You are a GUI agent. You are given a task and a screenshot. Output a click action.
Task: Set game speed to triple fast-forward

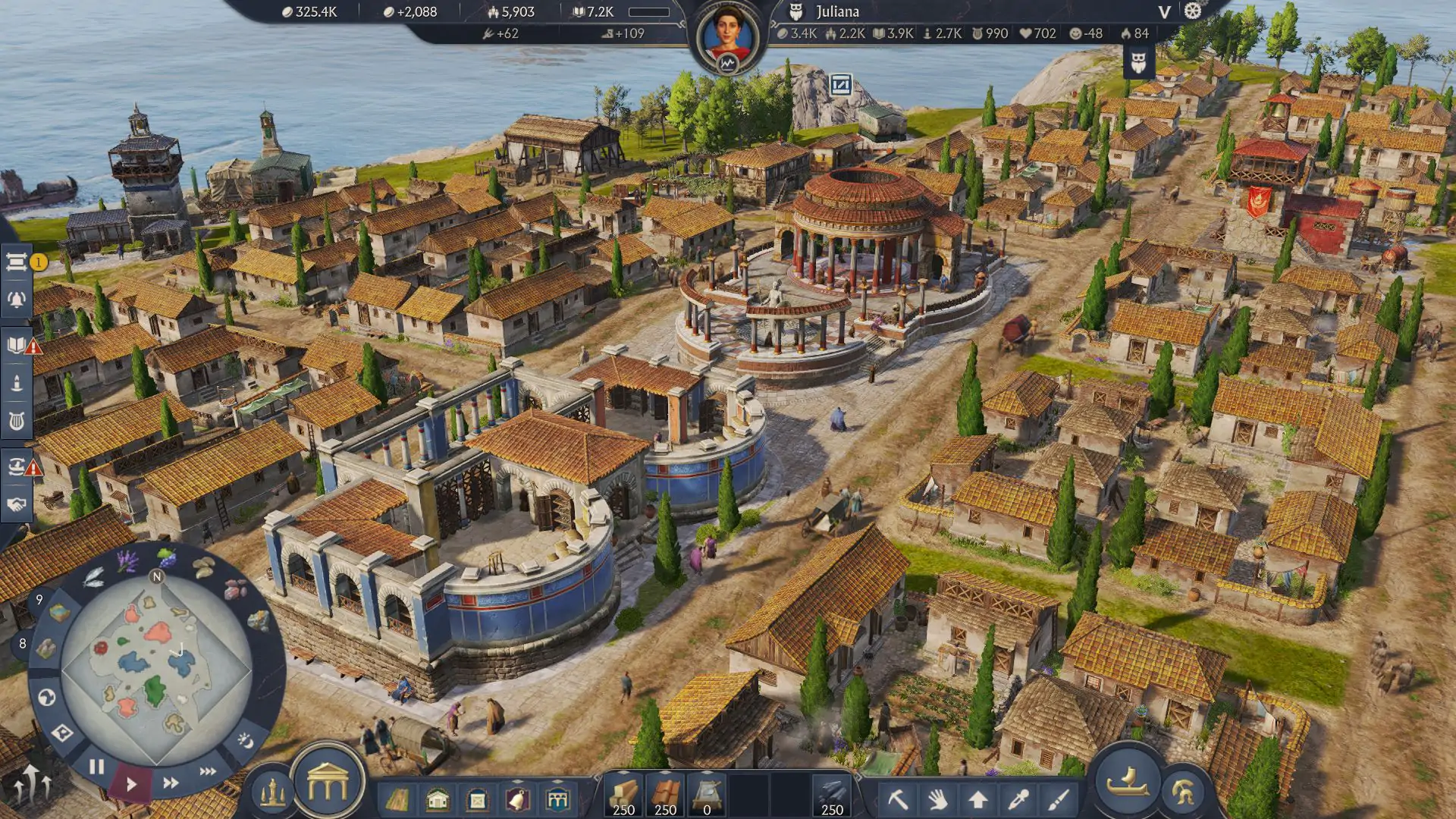[208, 771]
